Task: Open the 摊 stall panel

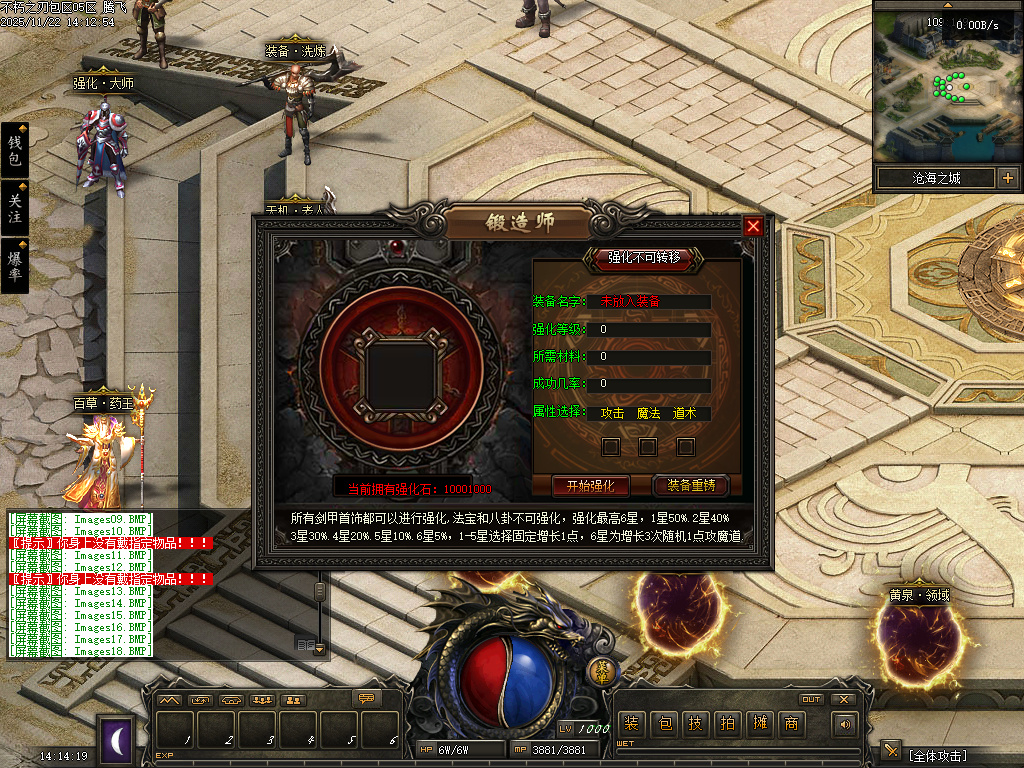Action: [760, 724]
